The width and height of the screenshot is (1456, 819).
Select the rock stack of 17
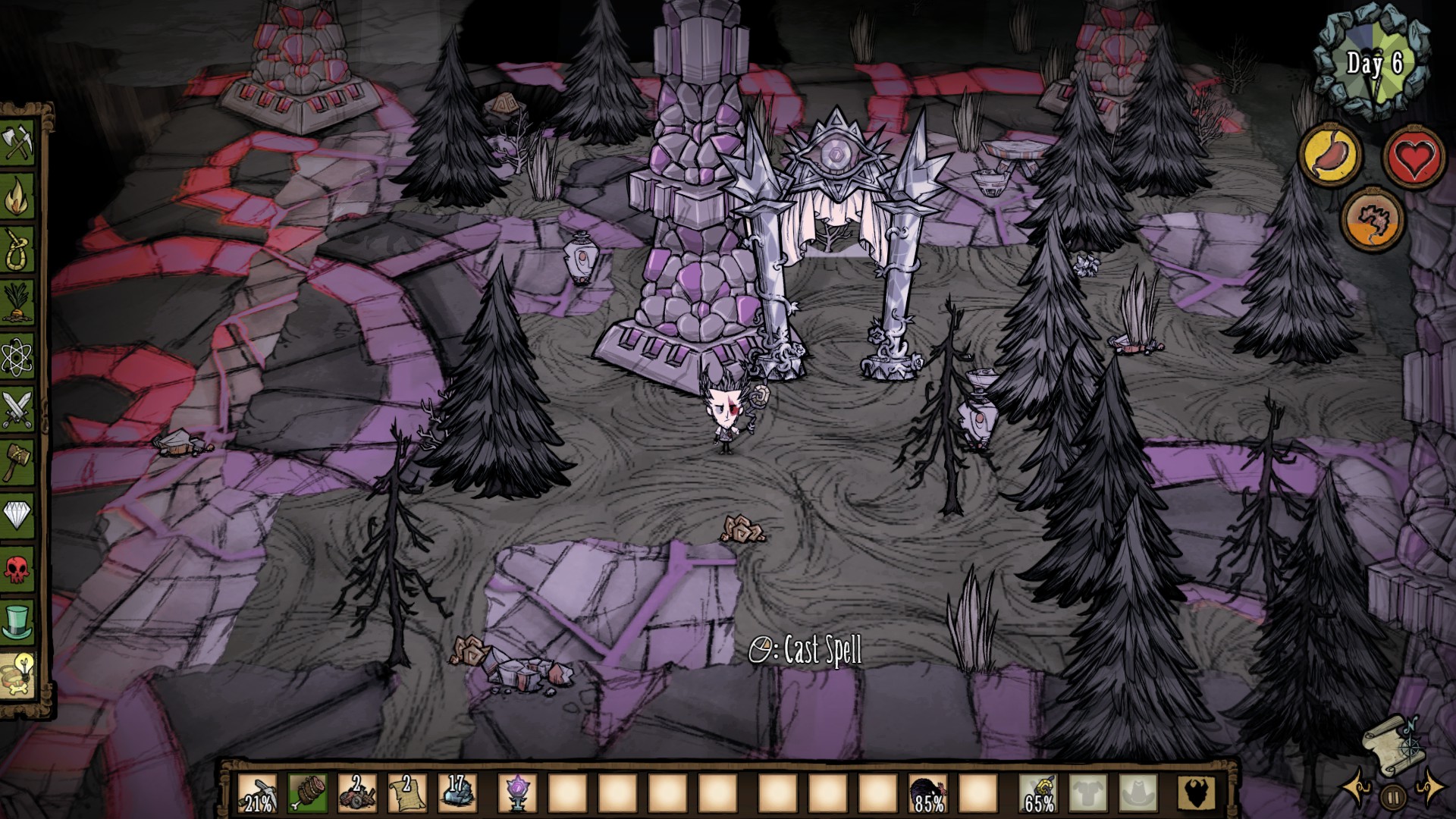pos(457,793)
